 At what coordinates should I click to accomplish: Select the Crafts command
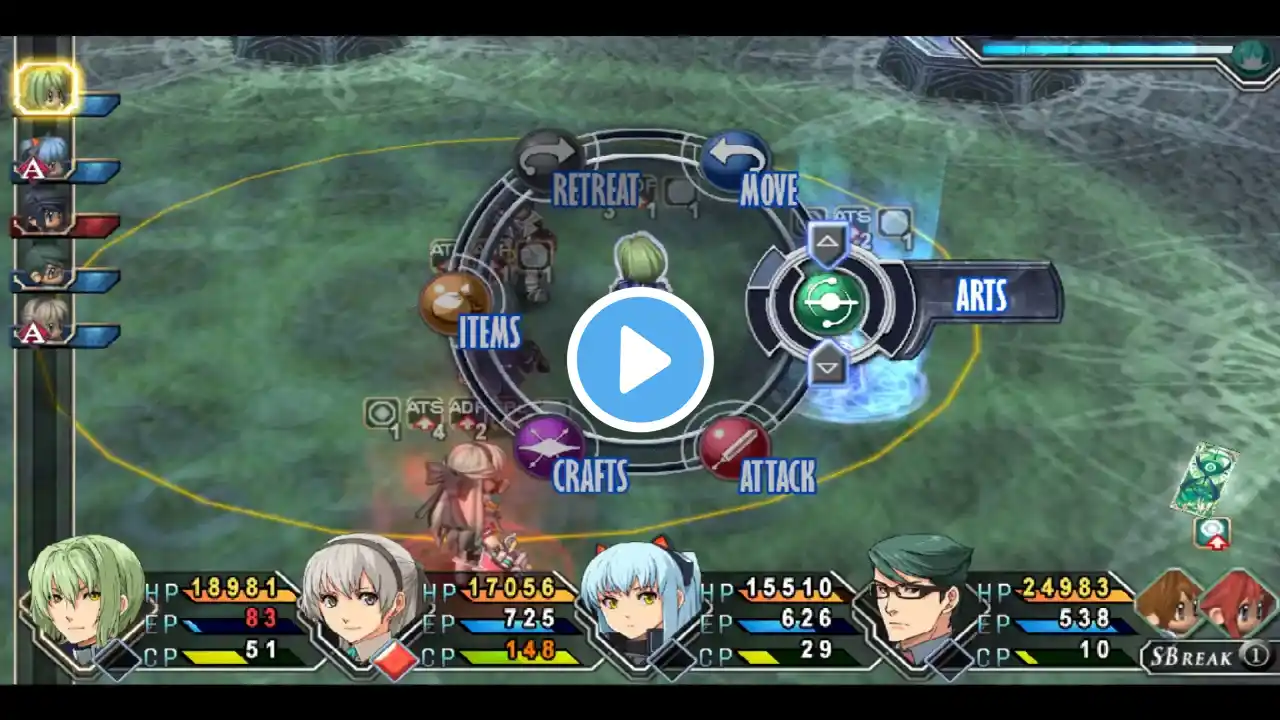[x=550, y=447]
